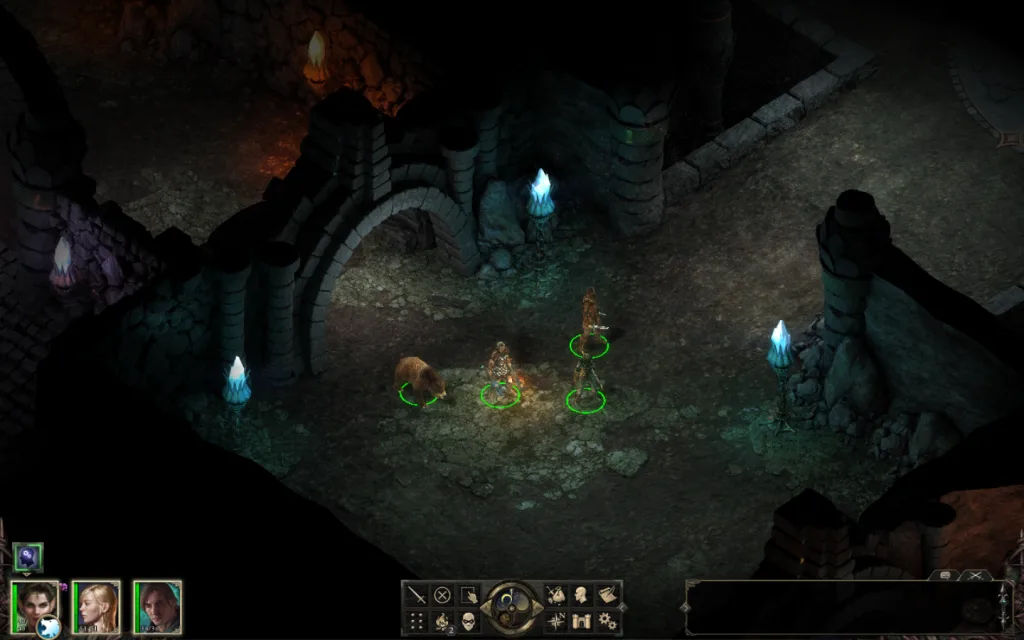Select the hooded man's party portrait

coord(158,606)
